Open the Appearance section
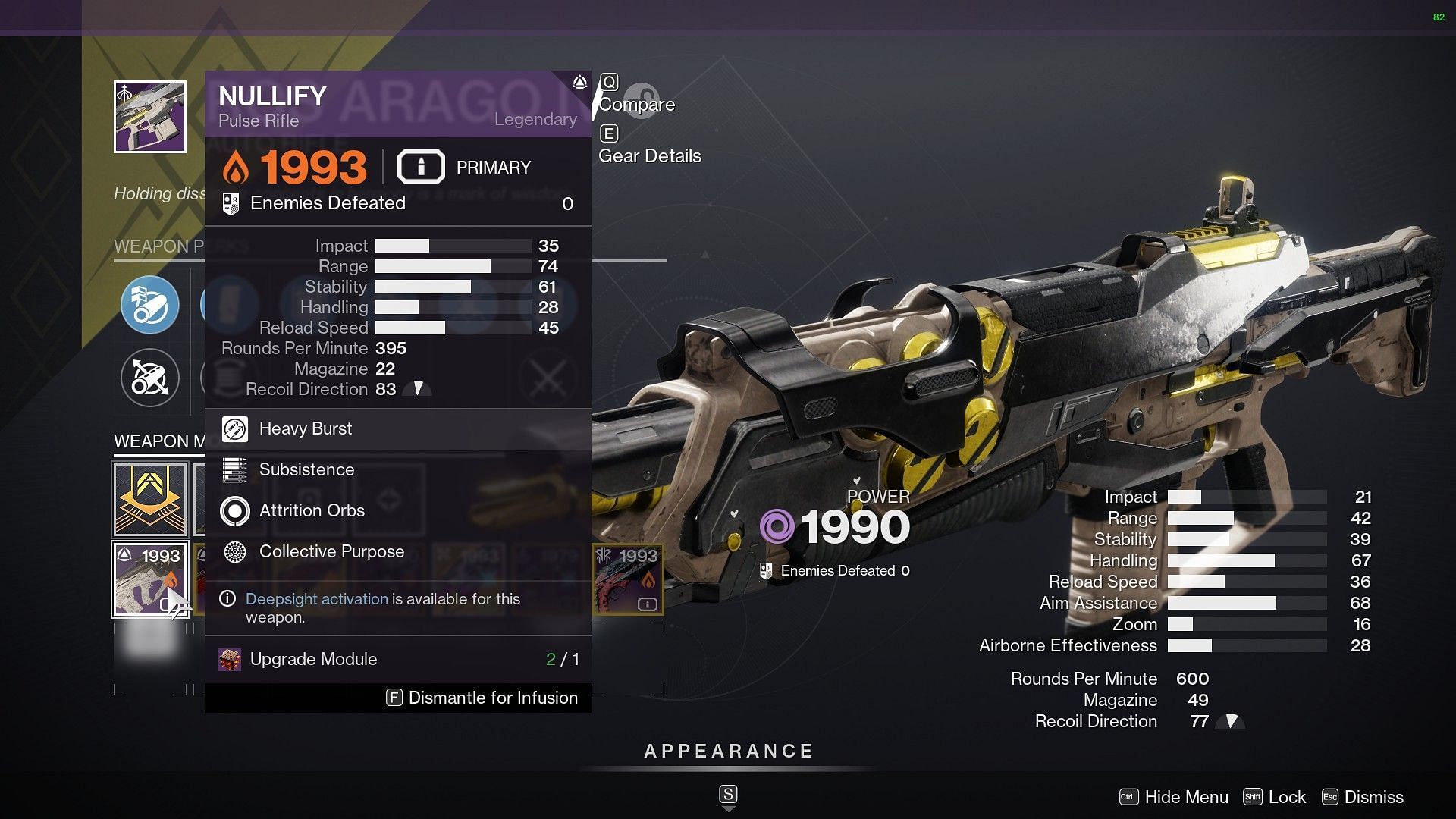The width and height of the screenshot is (1456, 819). coord(728,752)
